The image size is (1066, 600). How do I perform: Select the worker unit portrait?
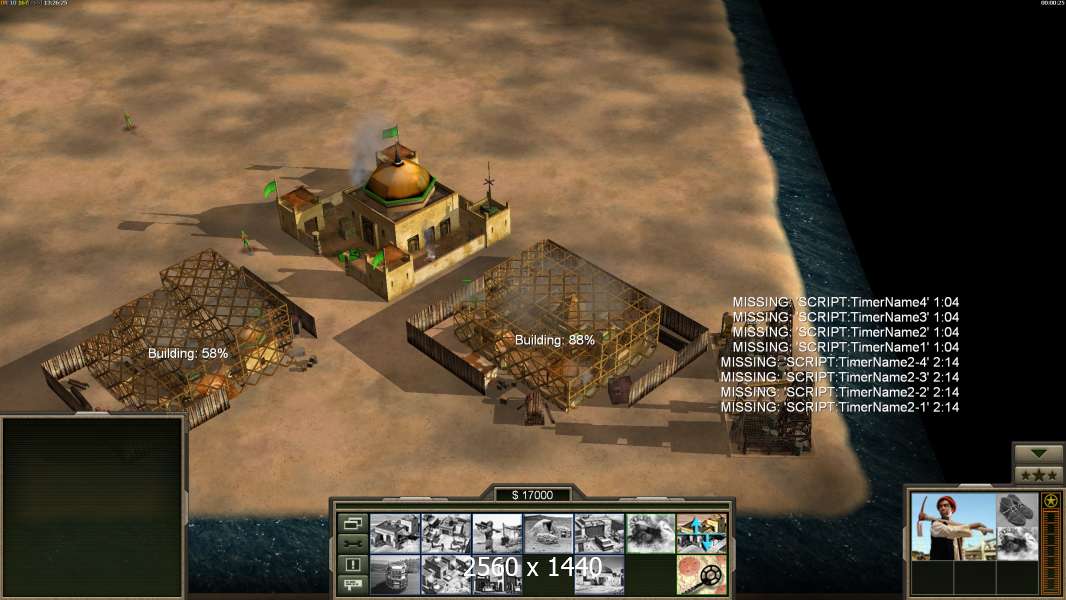(953, 526)
